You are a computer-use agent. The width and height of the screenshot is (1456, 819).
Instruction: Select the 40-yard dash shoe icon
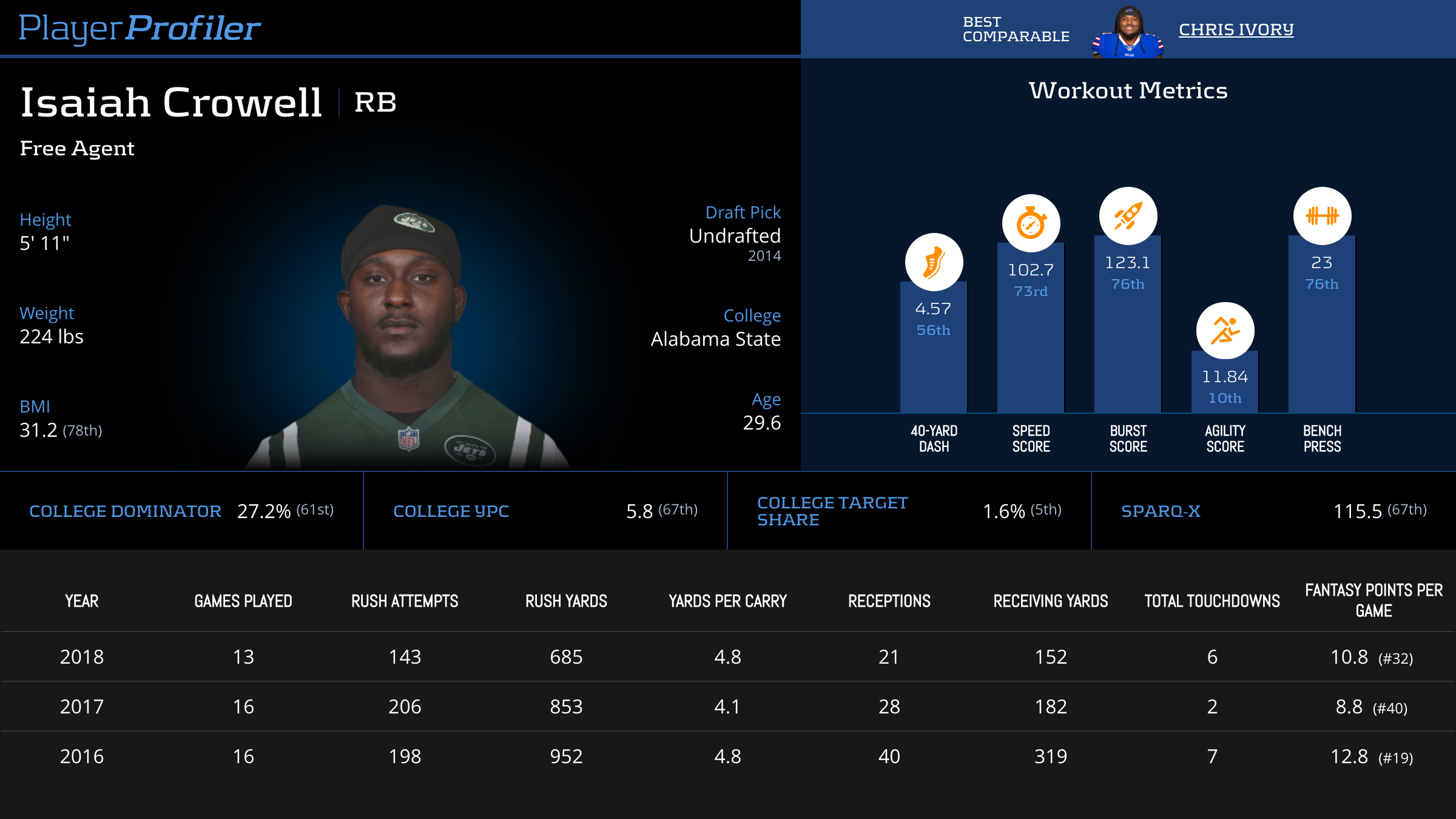934,262
